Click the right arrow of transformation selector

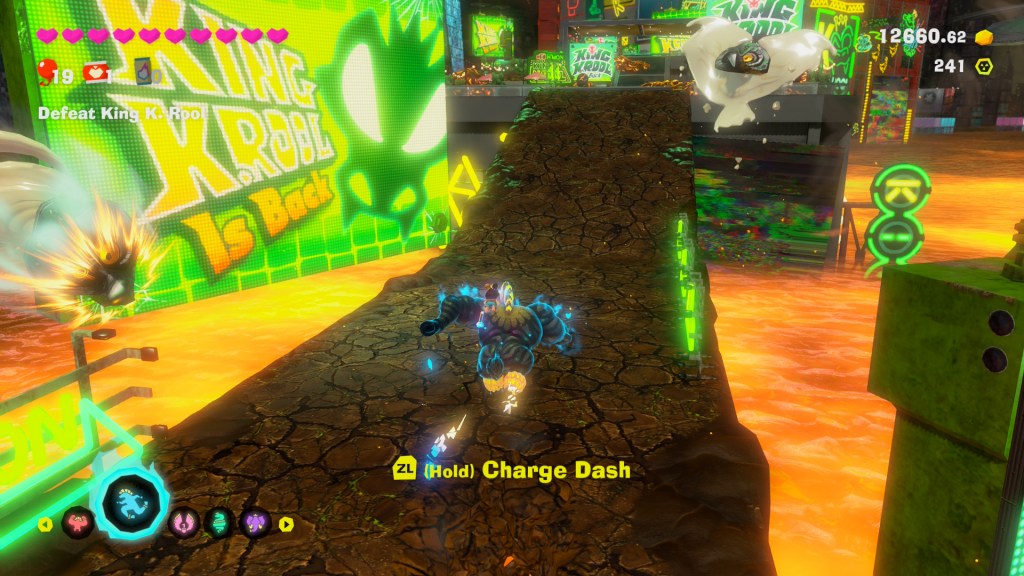286,523
